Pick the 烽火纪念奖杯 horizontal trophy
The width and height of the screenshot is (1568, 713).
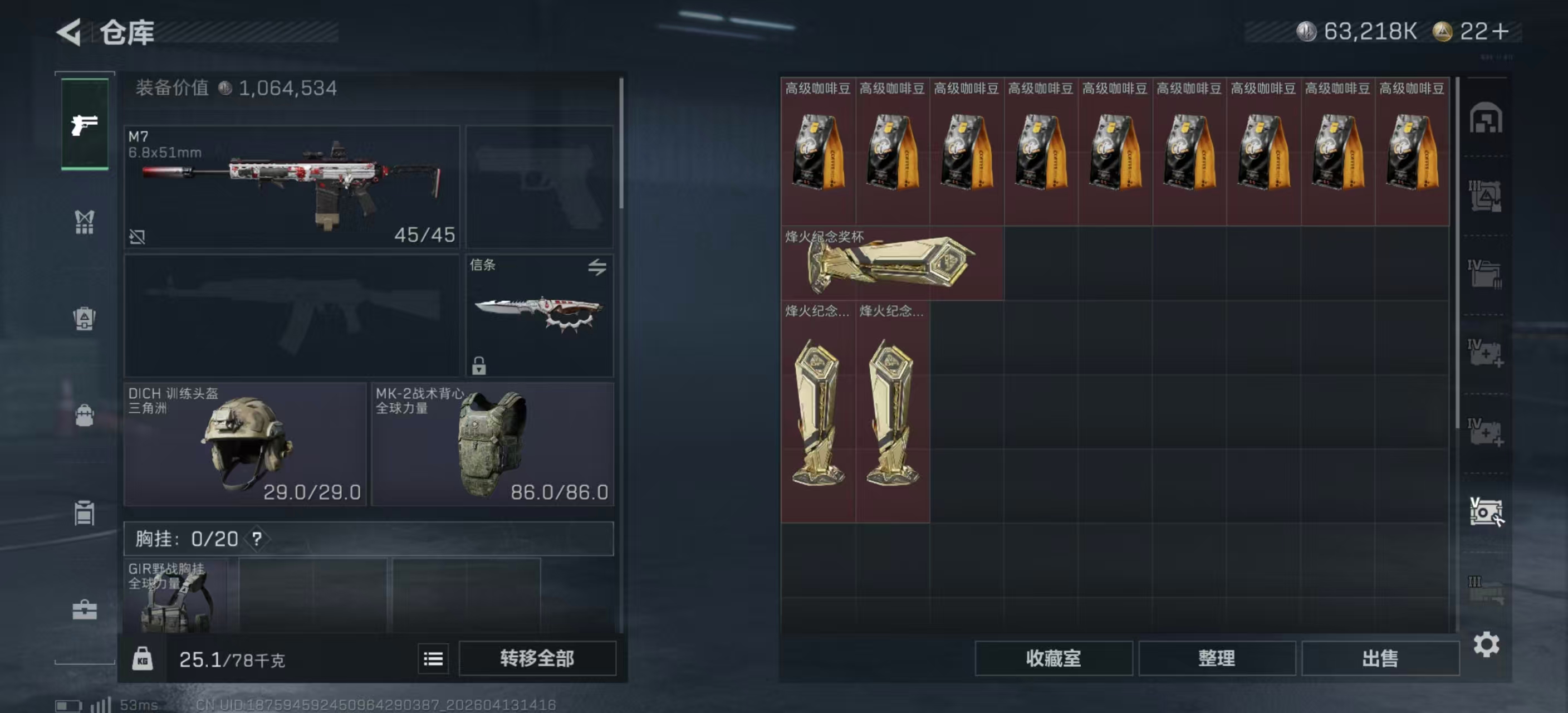pos(891,263)
